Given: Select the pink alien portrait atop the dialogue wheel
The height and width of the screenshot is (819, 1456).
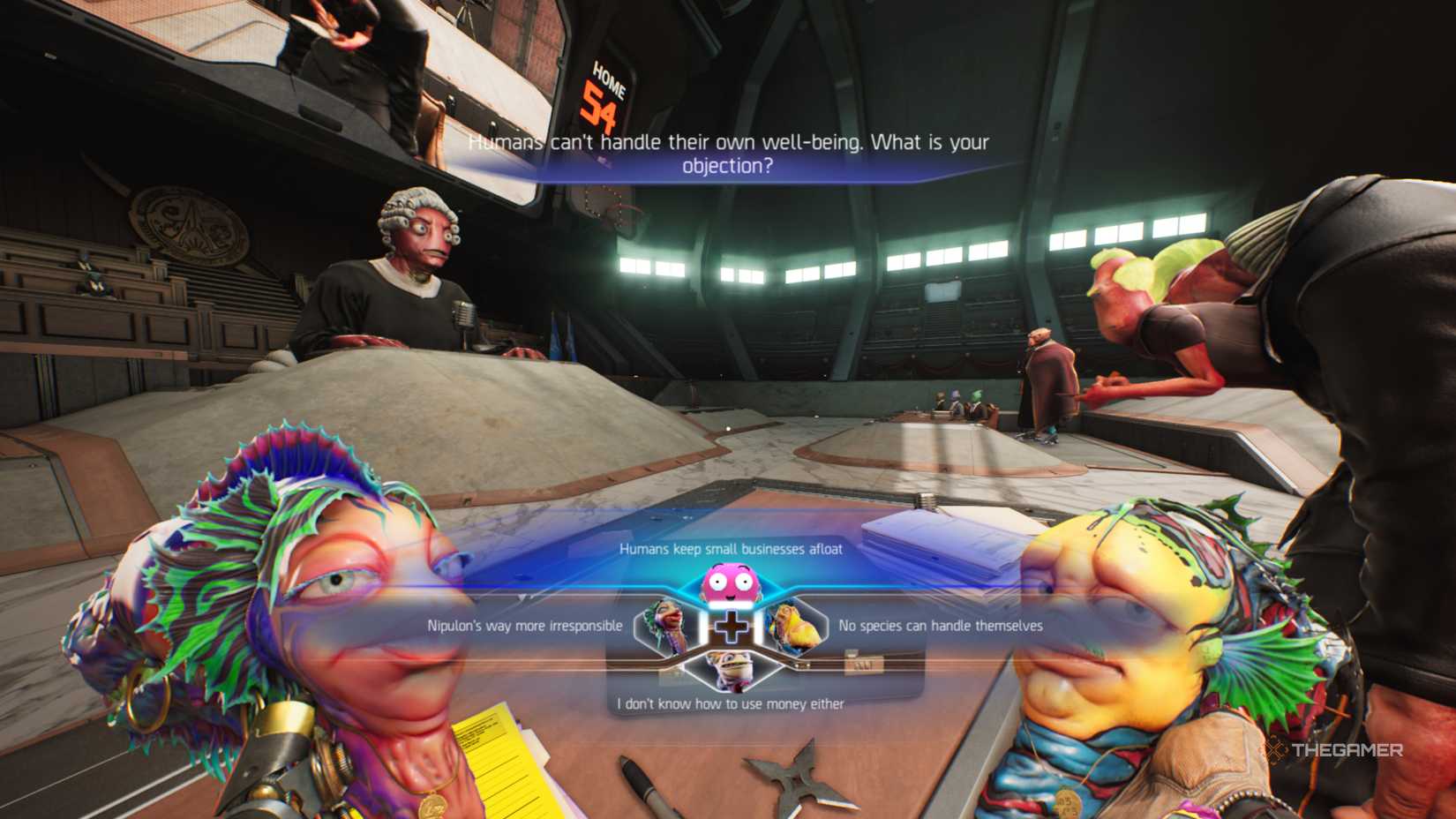Looking at the screenshot, I should [731, 582].
